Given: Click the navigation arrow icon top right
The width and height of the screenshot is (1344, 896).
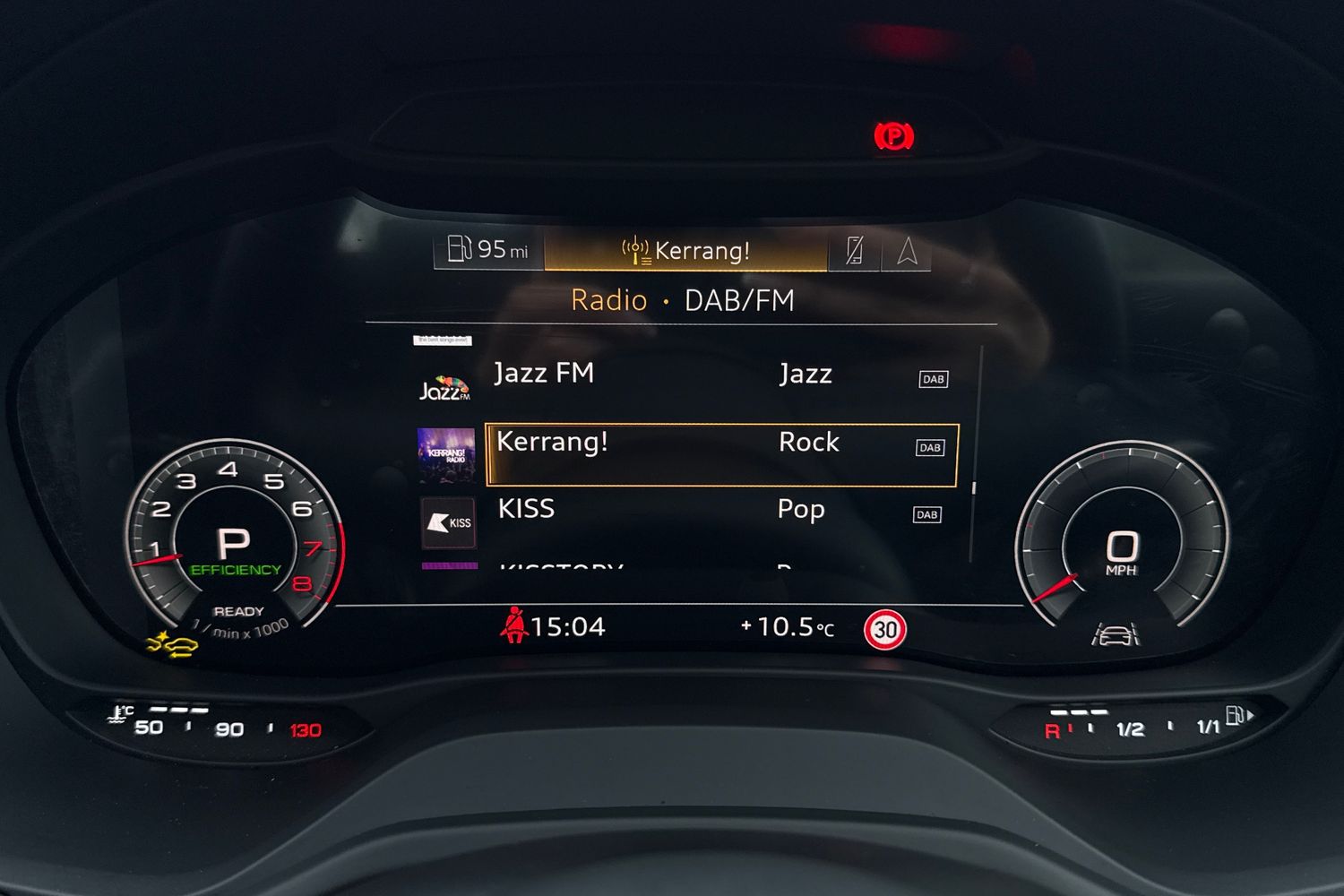Looking at the screenshot, I should click(x=908, y=250).
